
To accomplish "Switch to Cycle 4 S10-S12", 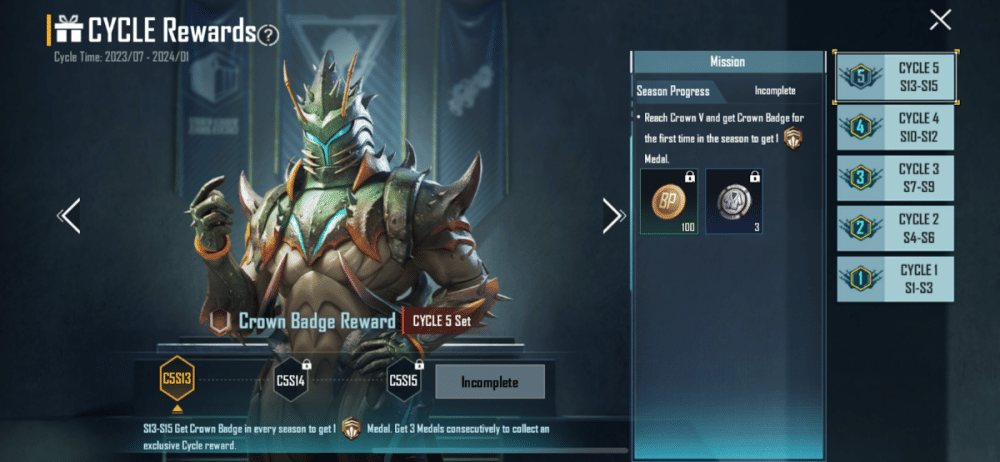I will [x=895, y=127].
